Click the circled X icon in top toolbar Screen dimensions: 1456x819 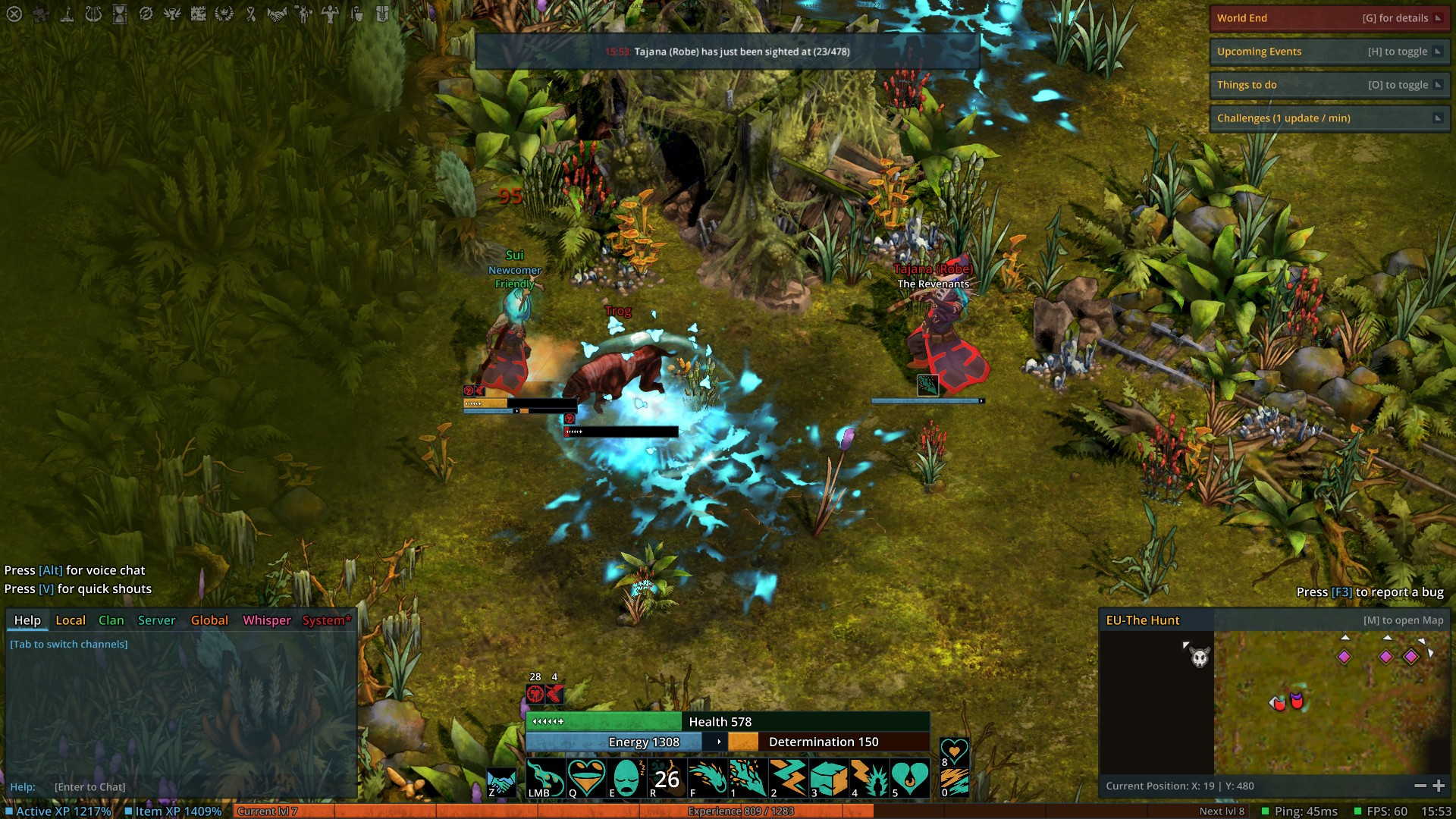pyautogui.click(x=14, y=14)
